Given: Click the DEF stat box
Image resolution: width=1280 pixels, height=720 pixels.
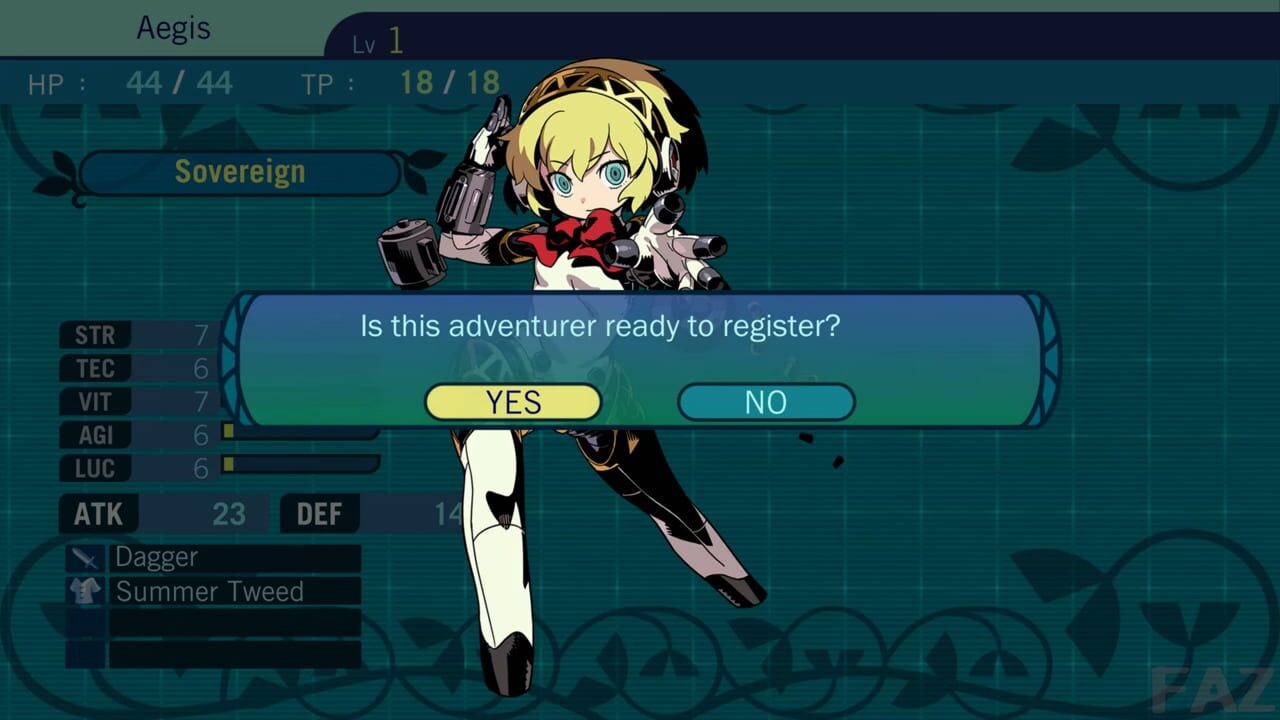Looking at the screenshot, I should pos(319,514).
